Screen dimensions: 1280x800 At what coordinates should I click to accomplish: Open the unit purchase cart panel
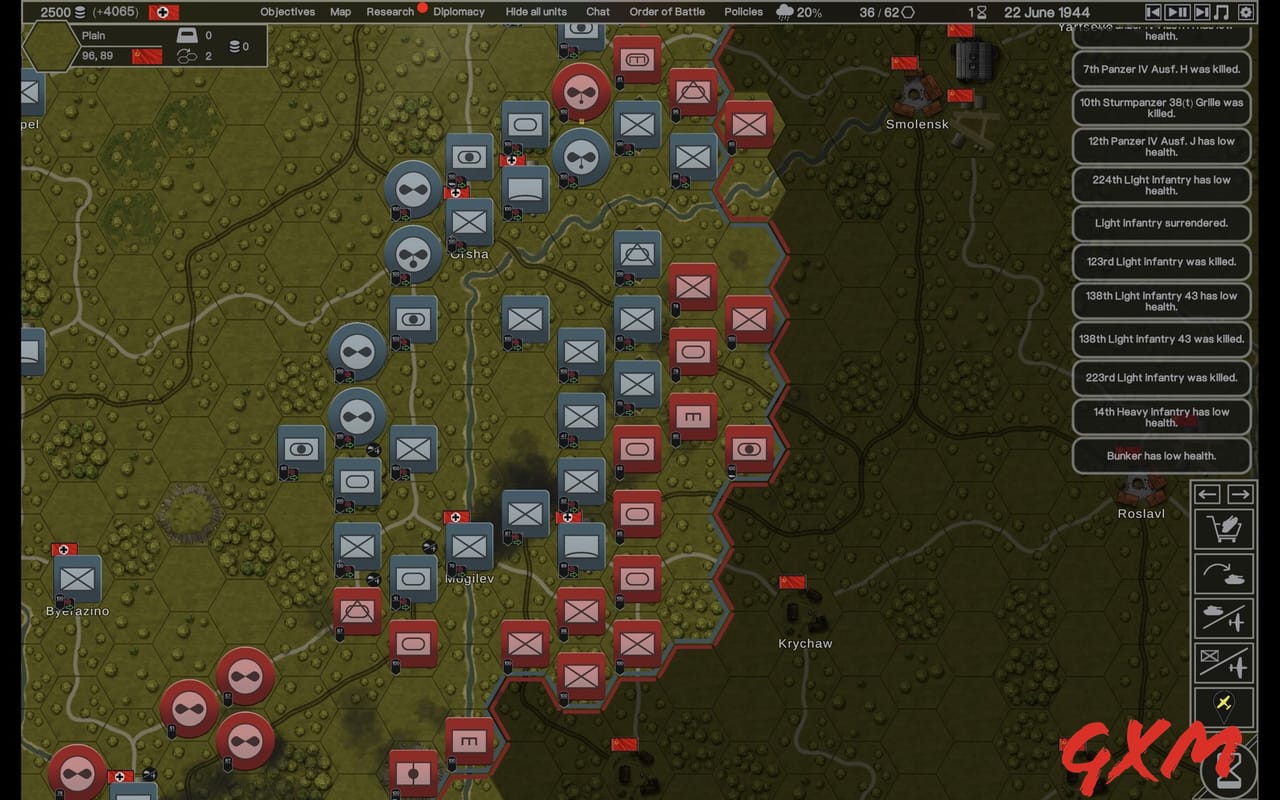(x=1224, y=528)
